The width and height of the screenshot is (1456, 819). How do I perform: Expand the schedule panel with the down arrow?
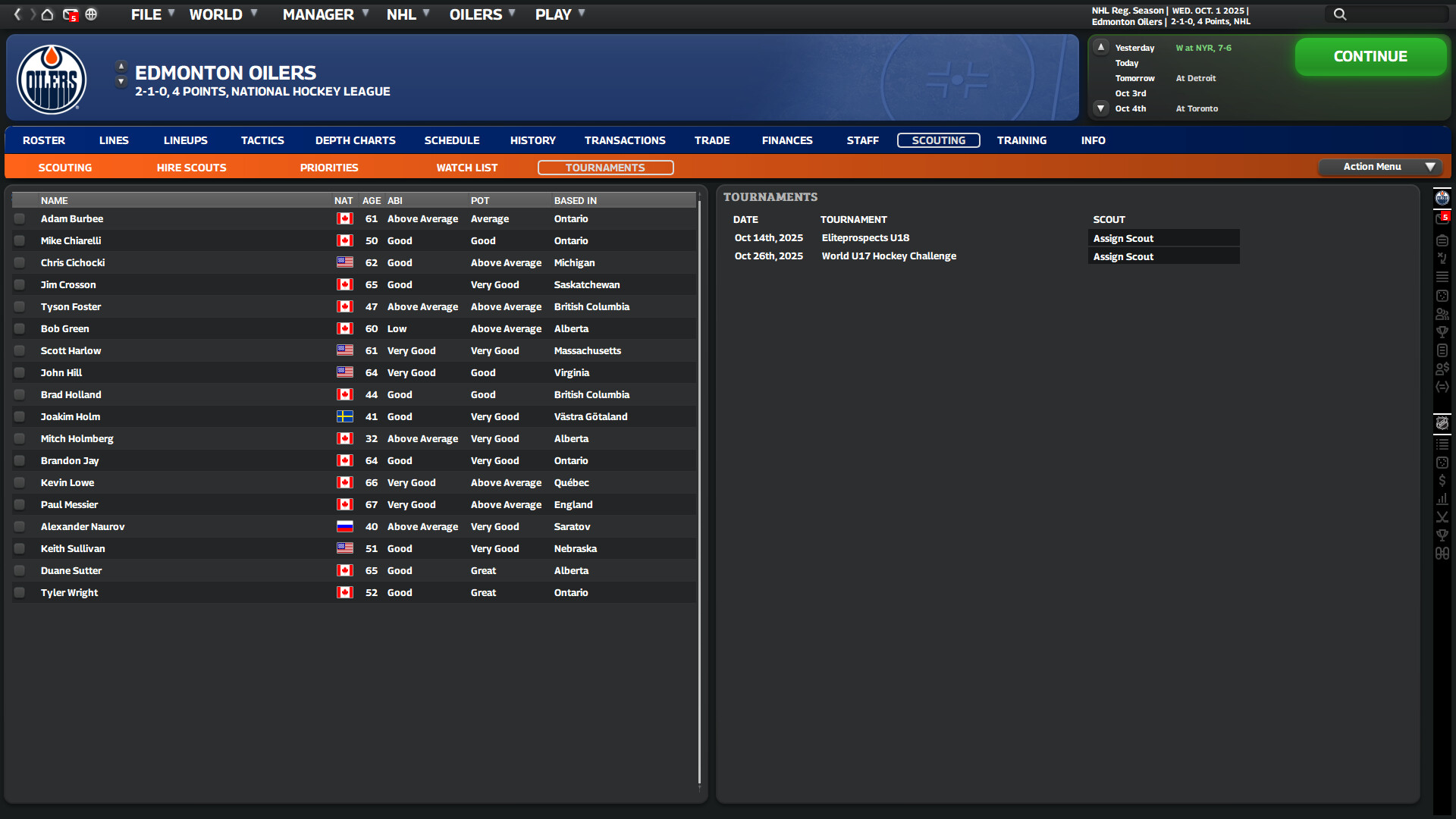(x=1101, y=108)
